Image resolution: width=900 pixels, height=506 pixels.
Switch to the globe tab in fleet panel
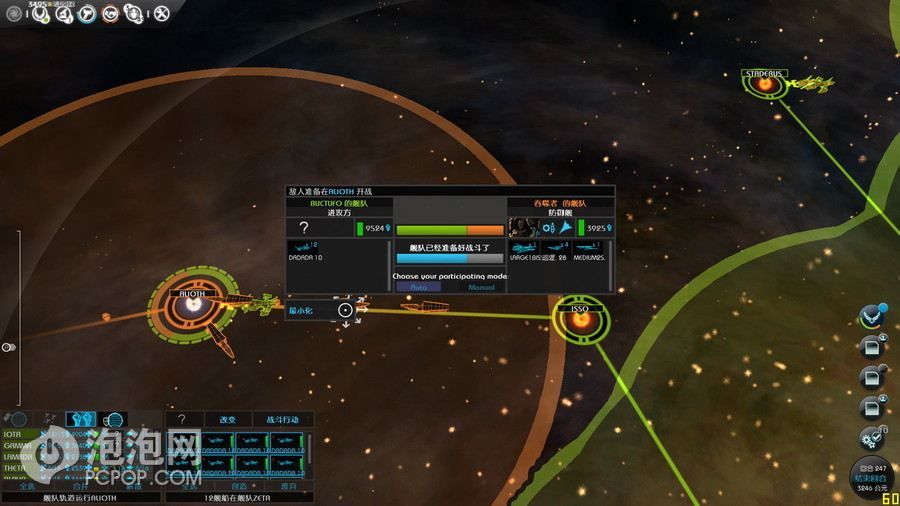click(x=114, y=419)
